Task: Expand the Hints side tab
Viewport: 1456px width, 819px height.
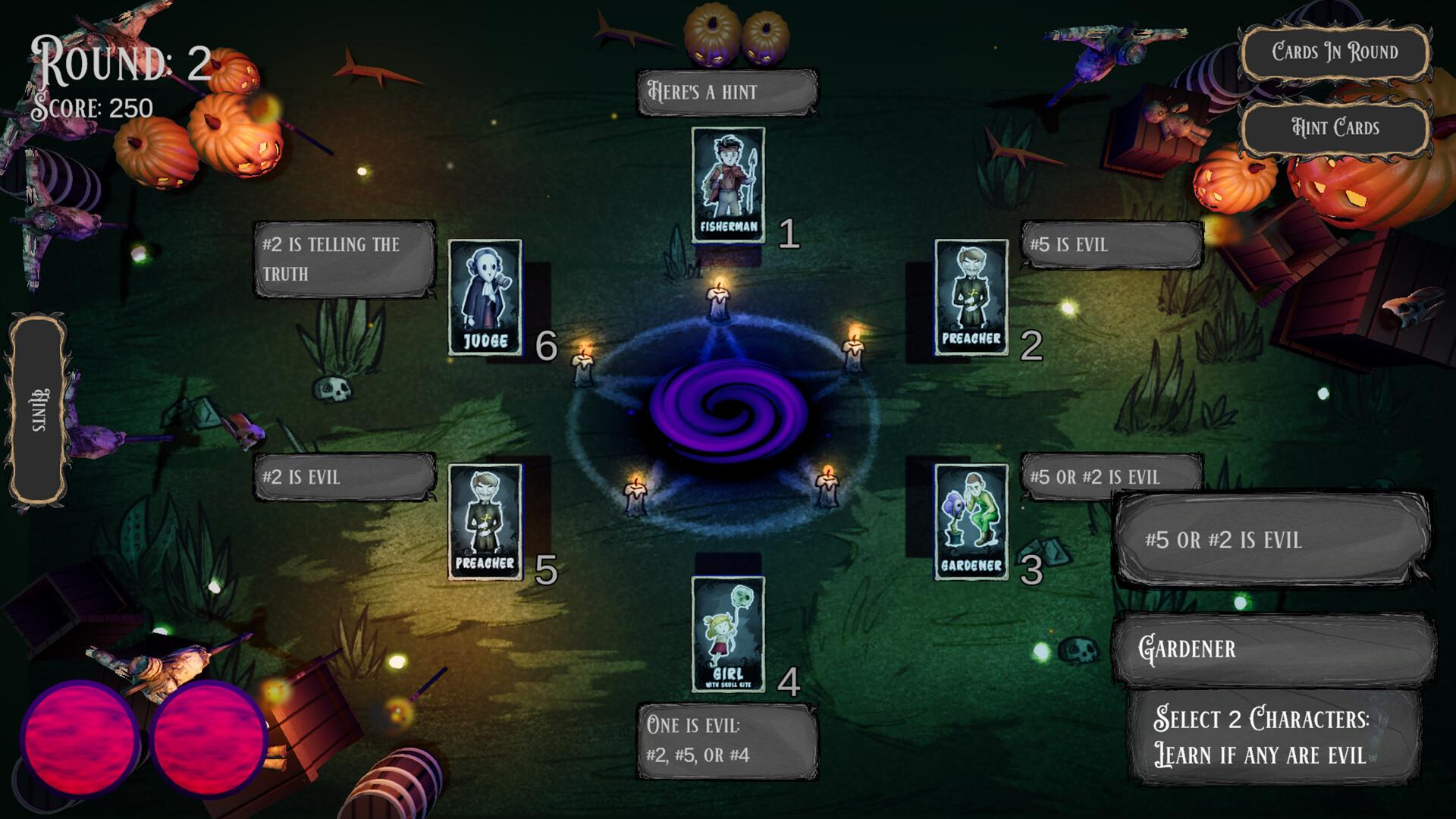Action: point(39,410)
